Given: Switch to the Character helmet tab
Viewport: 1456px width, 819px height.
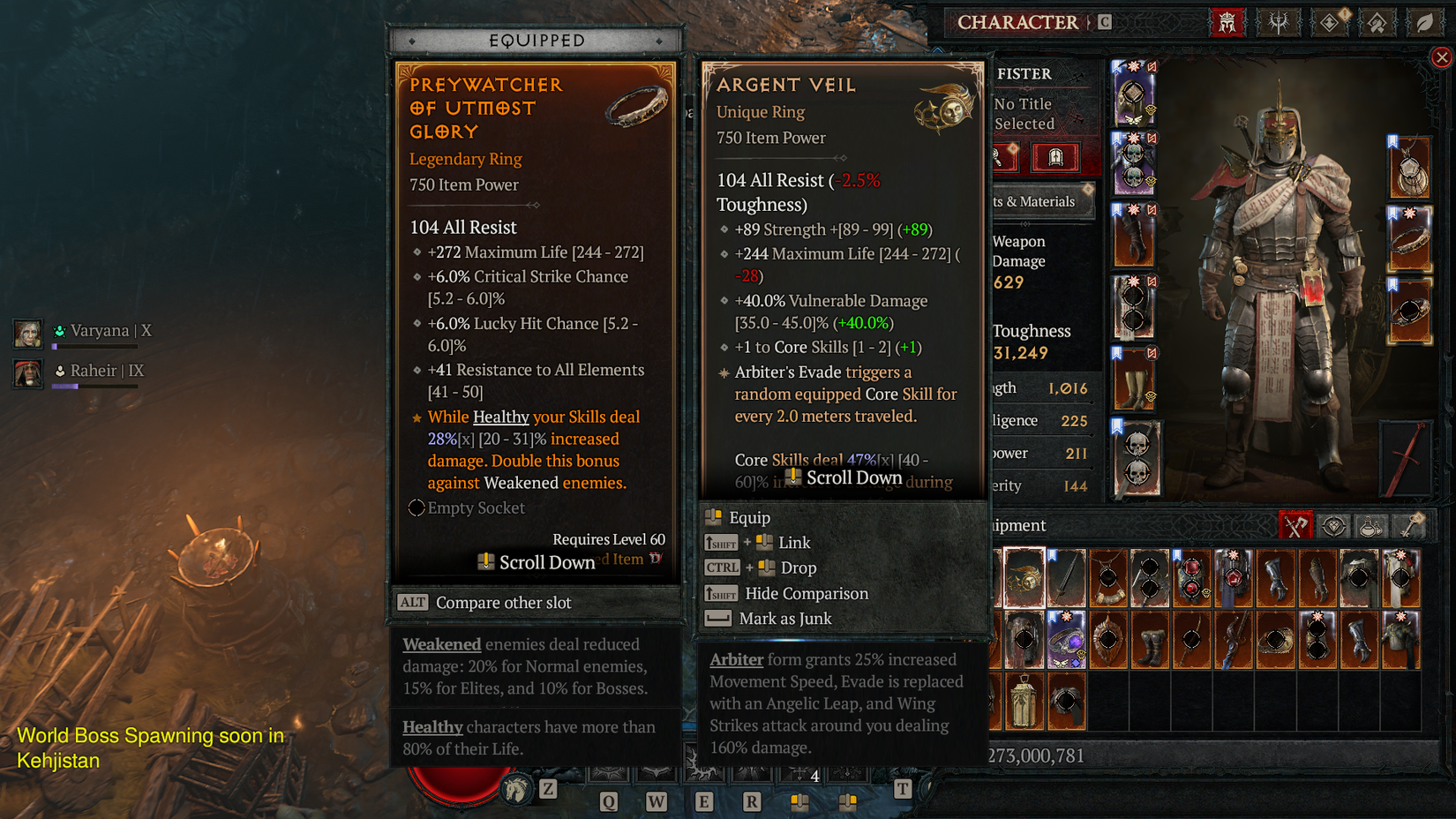Looking at the screenshot, I should (1227, 22).
